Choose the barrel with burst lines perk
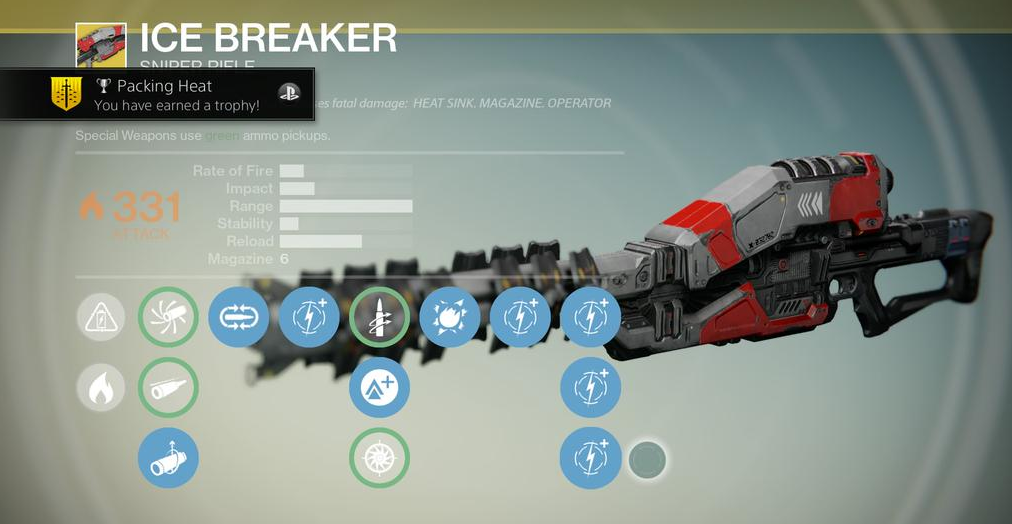This screenshot has height=524, width=1012. [168, 318]
